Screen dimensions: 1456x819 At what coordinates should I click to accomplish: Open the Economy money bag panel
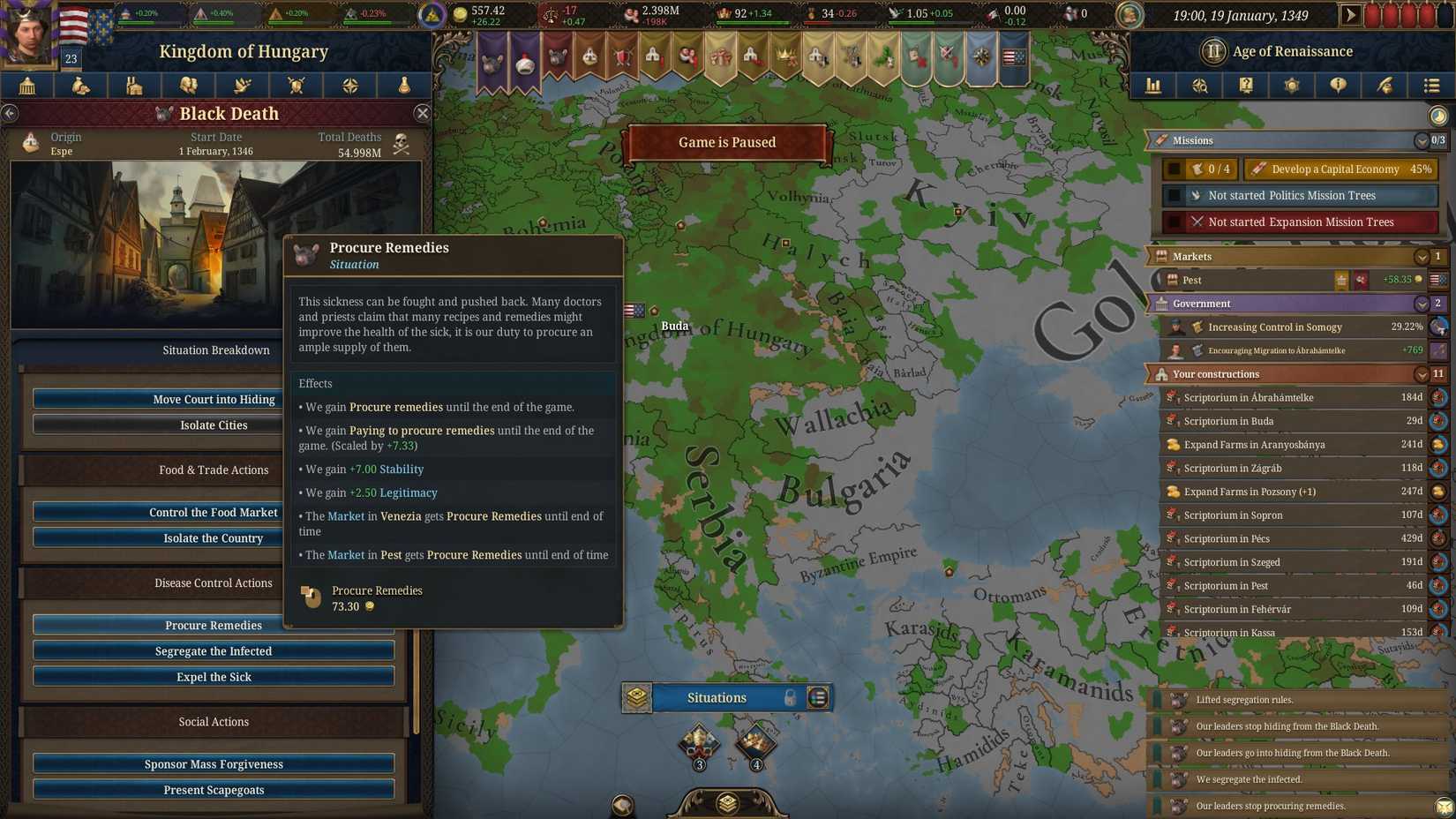tap(79, 86)
